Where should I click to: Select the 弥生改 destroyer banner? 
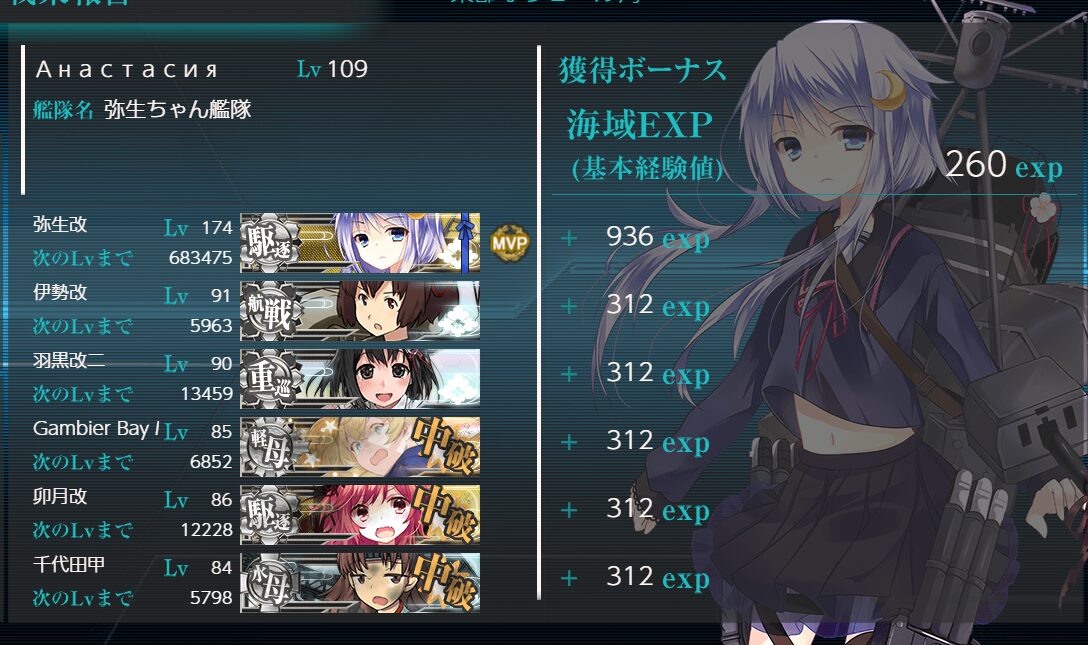pos(360,242)
